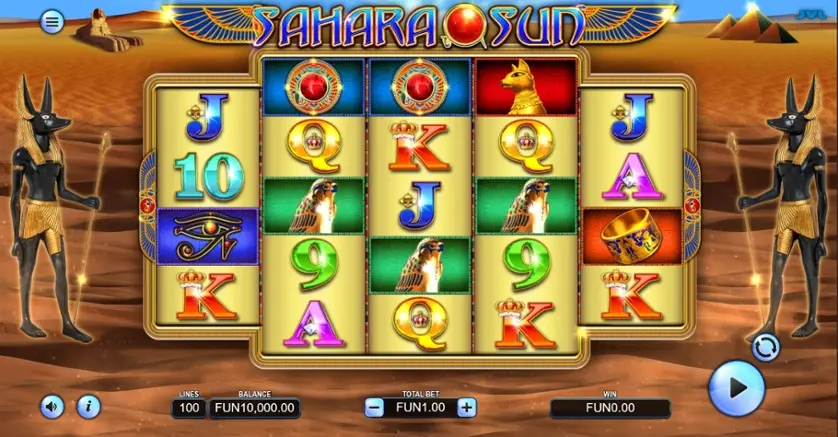Increase total bet with plus button
Image resolution: width=838 pixels, height=437 pixels.
(x=466, y=407)
